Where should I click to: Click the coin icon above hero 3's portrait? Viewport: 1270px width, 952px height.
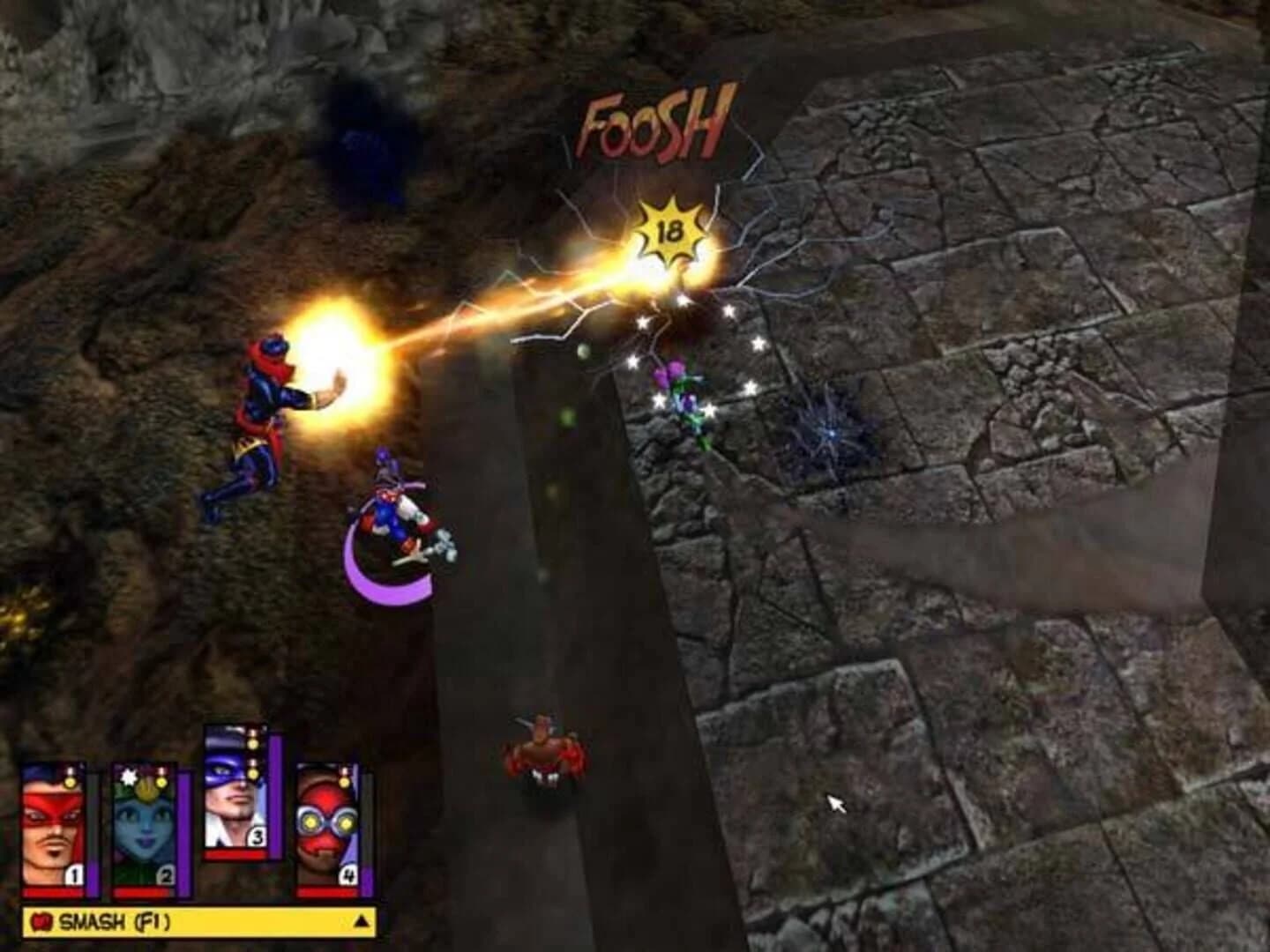coord(252,743)
